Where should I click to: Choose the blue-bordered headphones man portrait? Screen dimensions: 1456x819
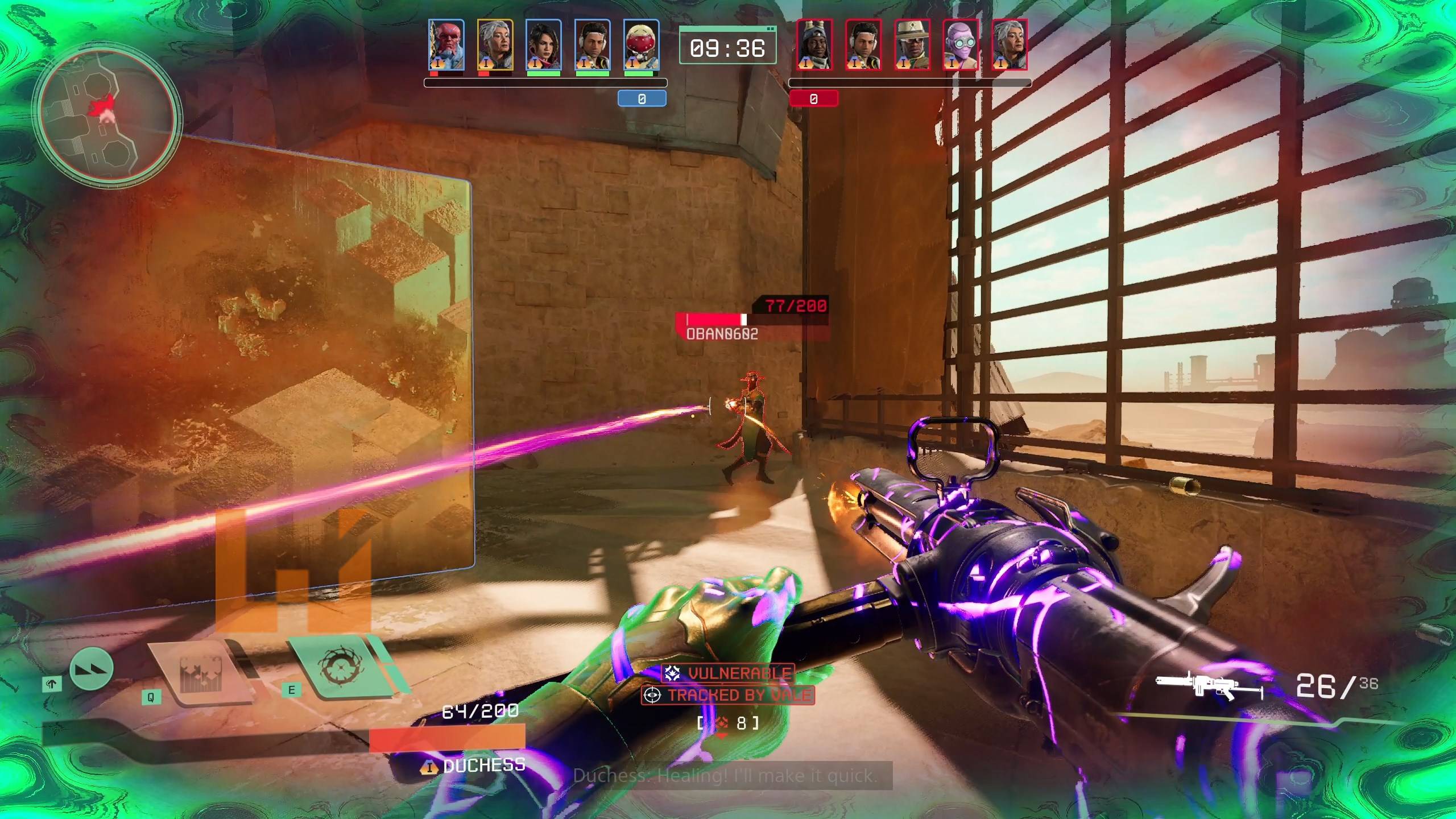592,44
